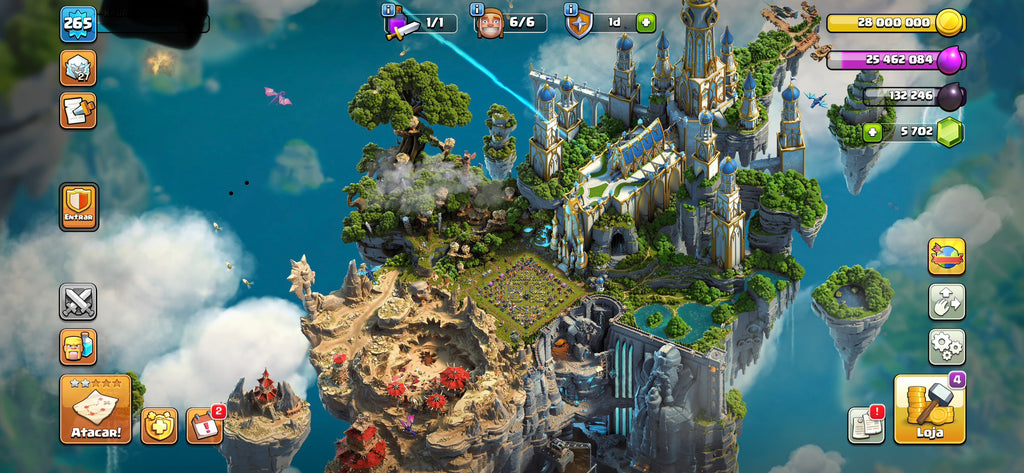Open the settings gears button

946,346
